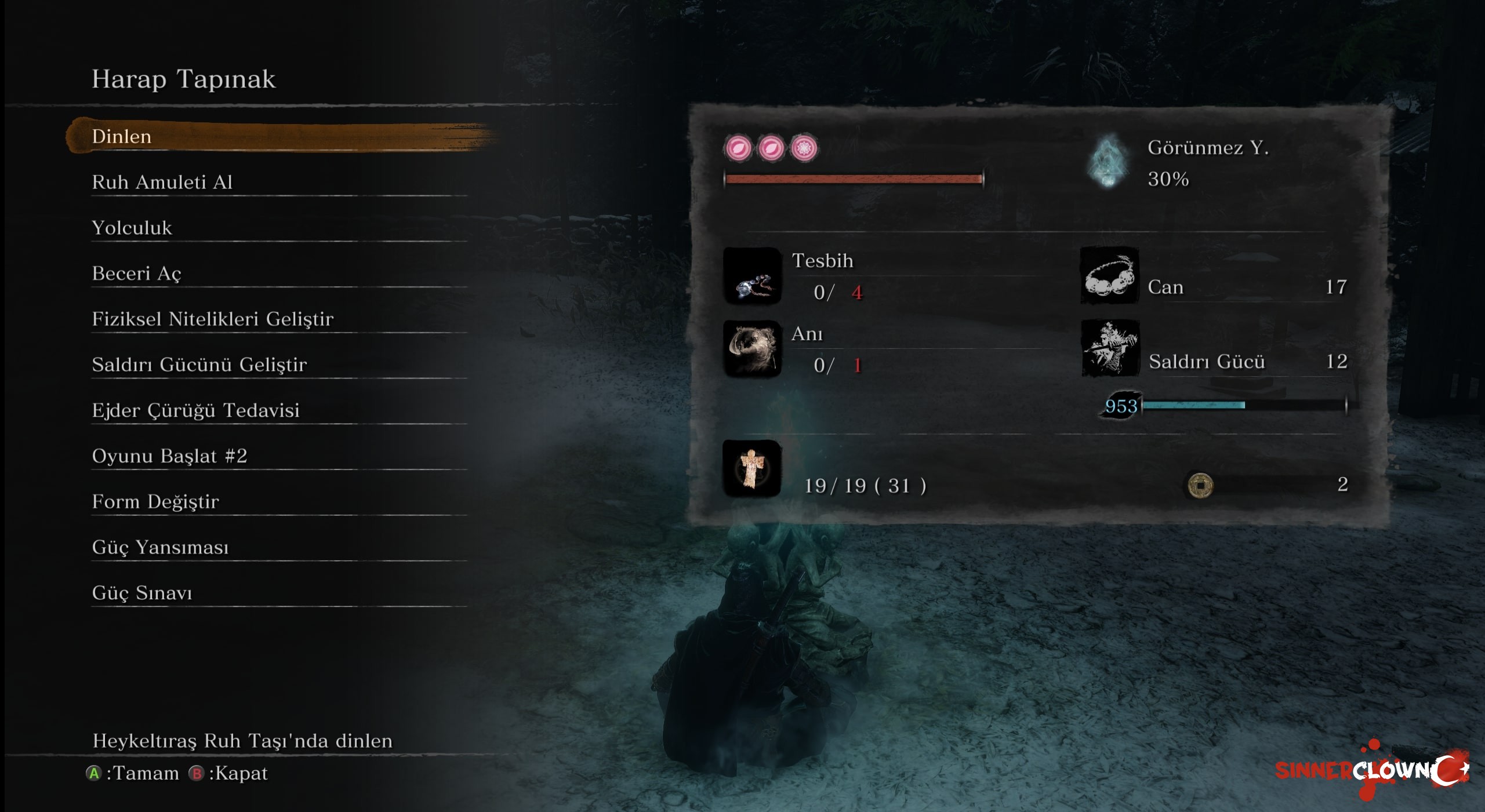1485x812 pixels.
Task: Click the Tesbih prayer bead icon
Action: click(752, 276)
